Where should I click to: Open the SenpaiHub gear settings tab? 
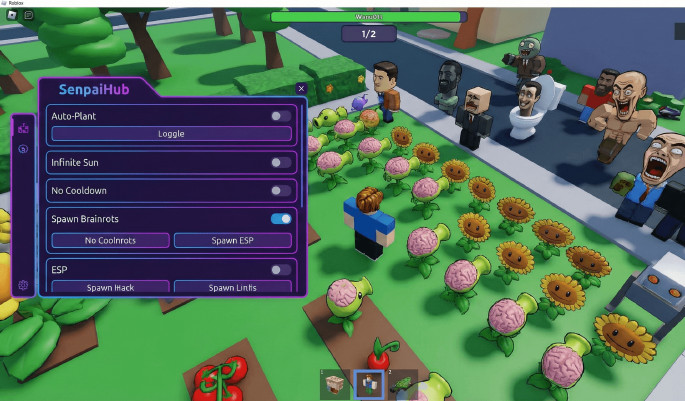pos(24,286)
